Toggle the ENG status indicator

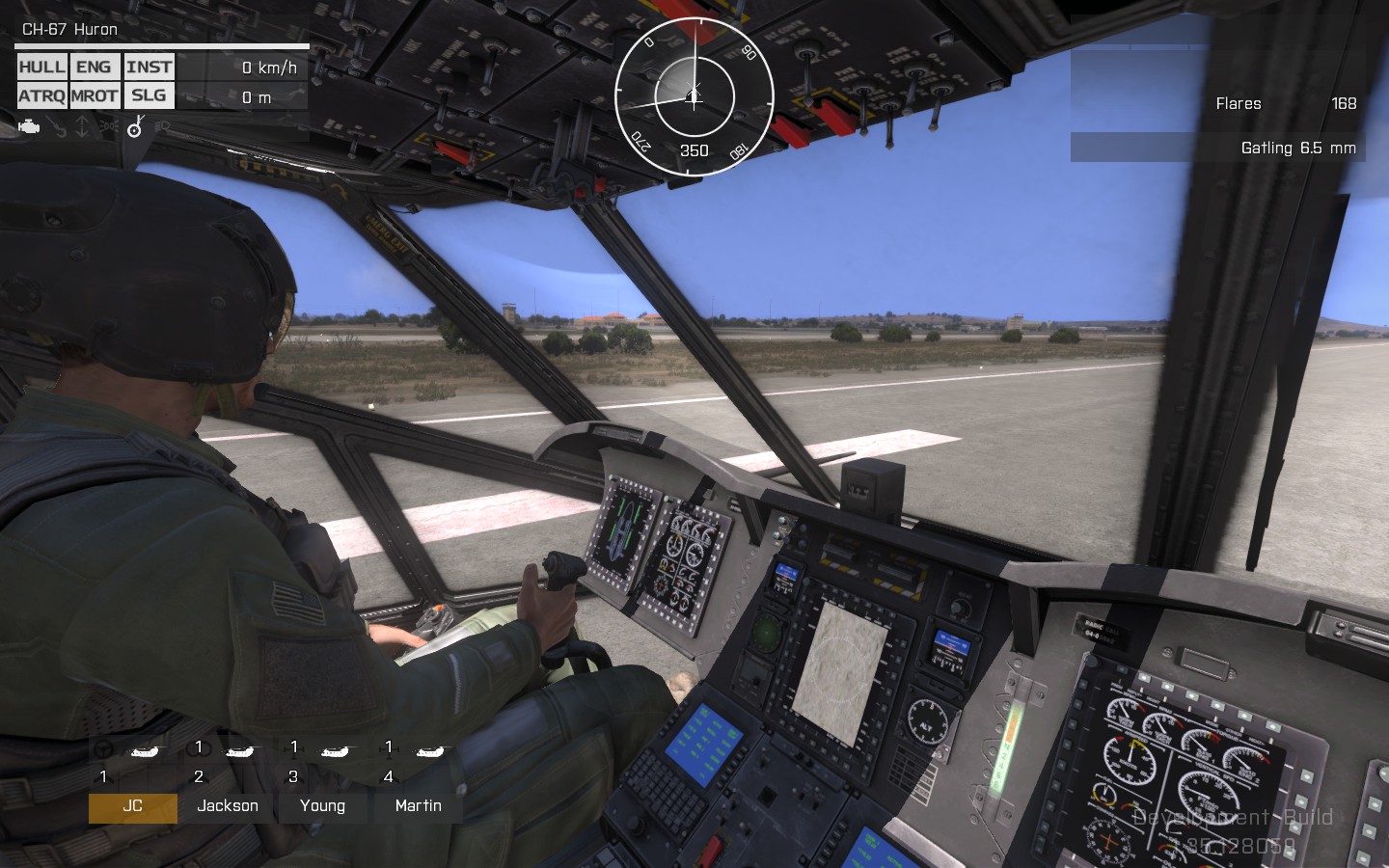(95, 67)
